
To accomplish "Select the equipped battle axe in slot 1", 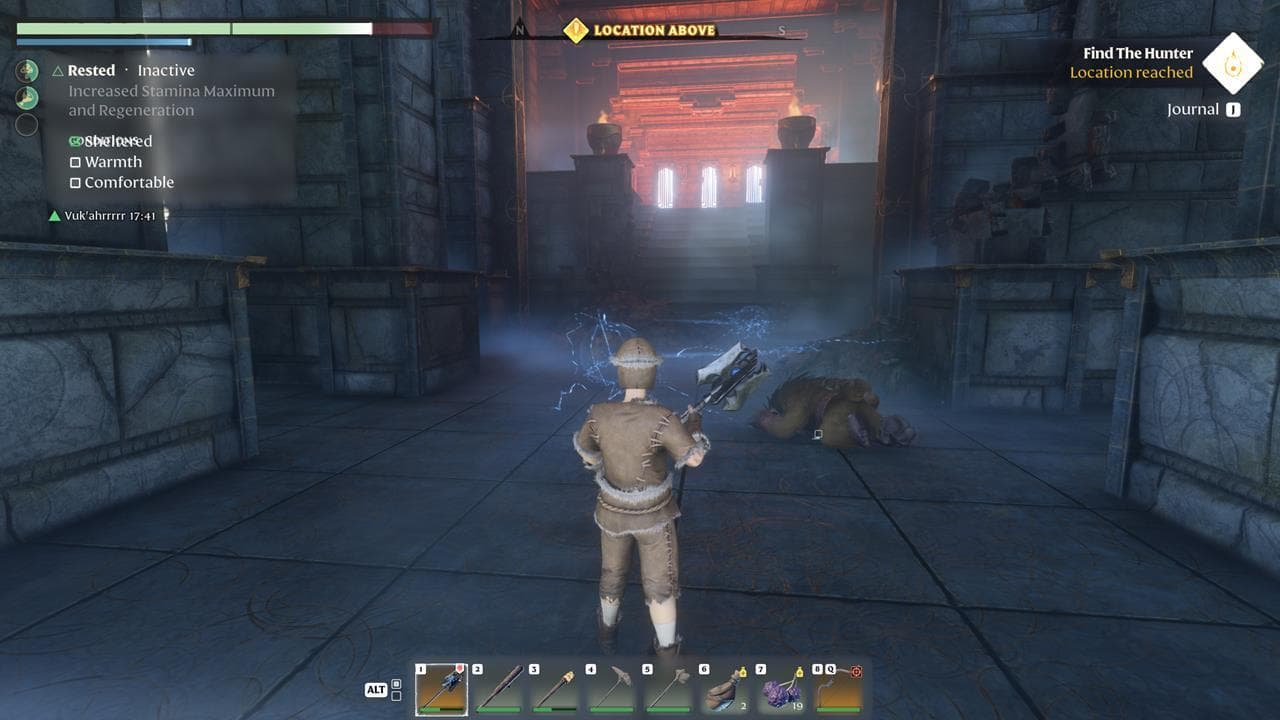I will click(441, 688).
